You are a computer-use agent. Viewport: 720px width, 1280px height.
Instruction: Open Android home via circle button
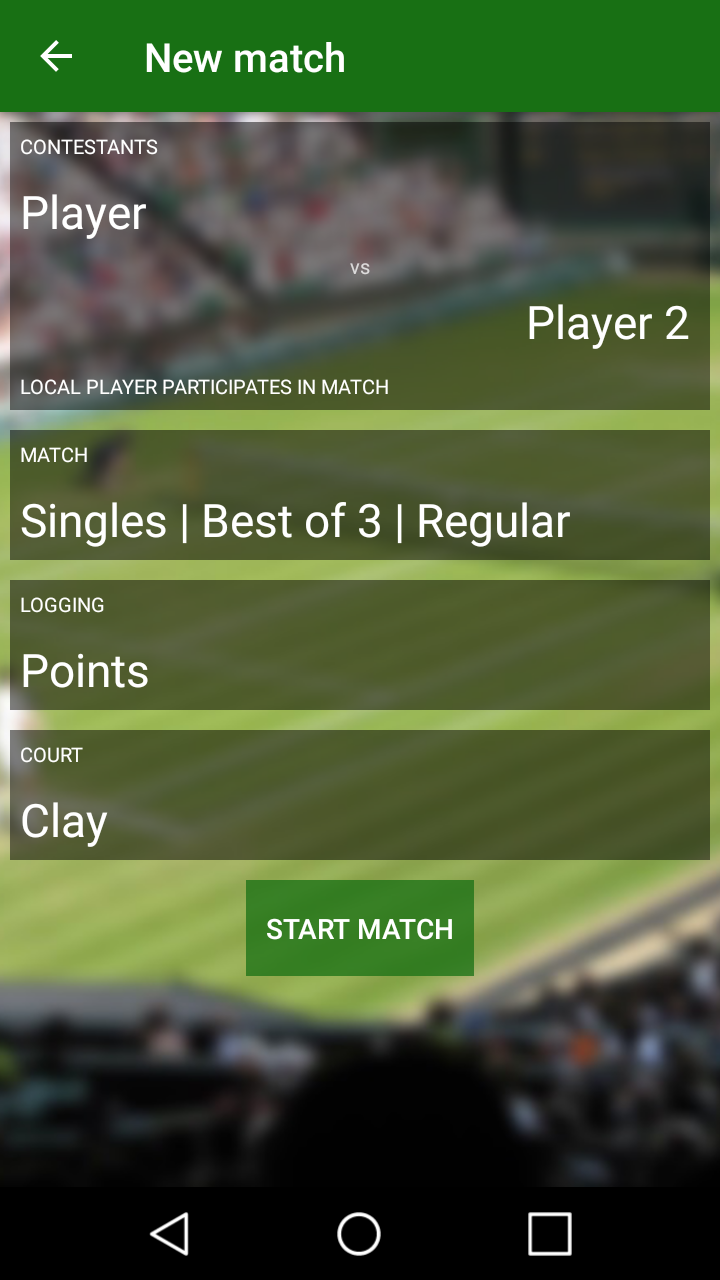pos(359,1233)
